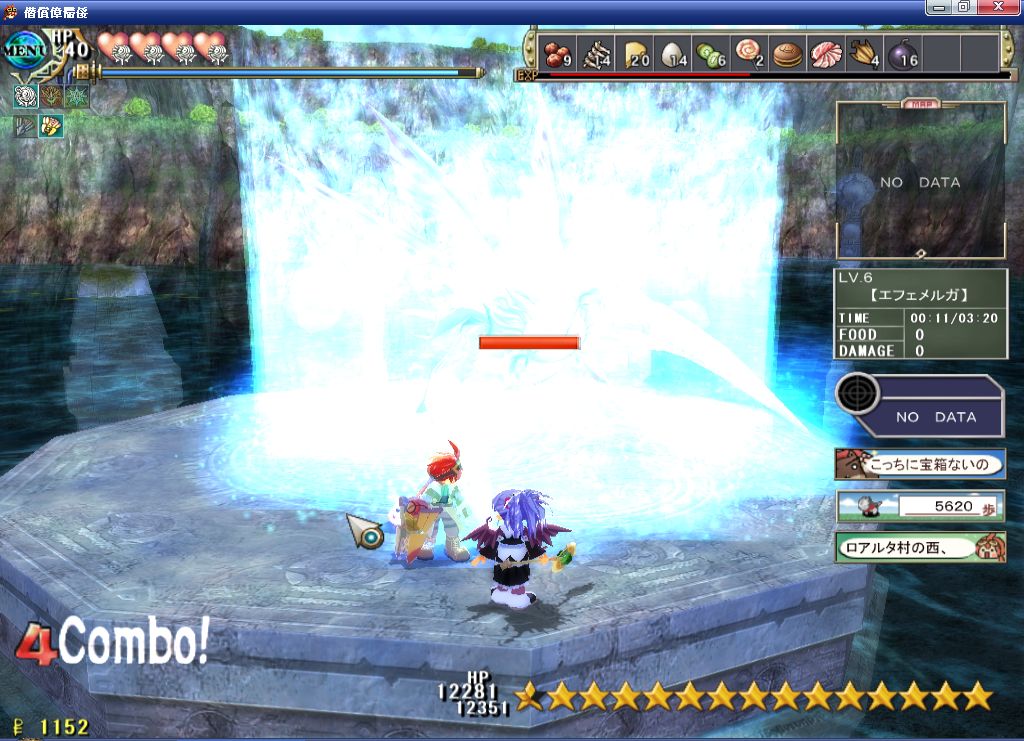This screenshot has width=1024, height=741.
Task: Activate the orange emblem skill icon
Action: 51,97
